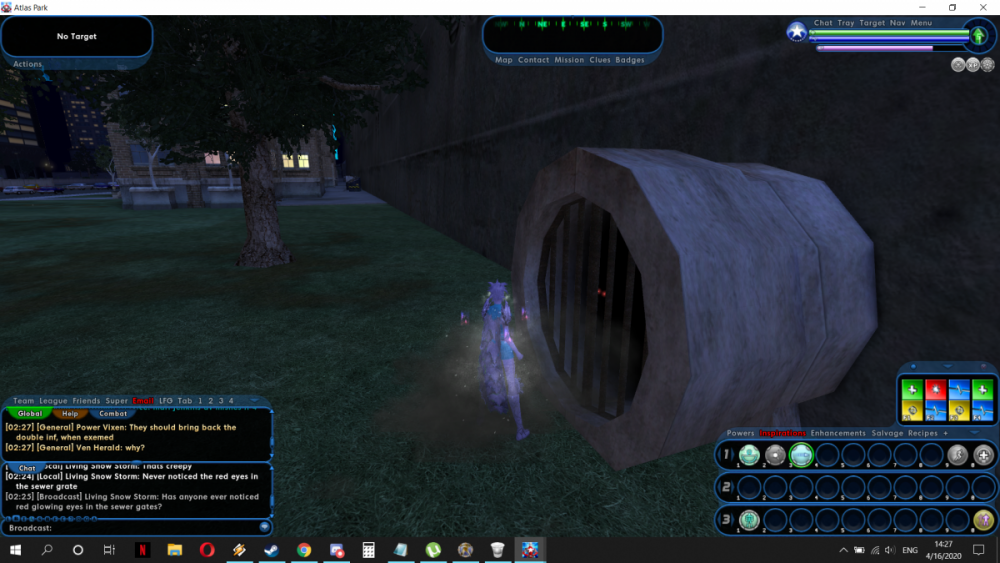Toggle the Tray window from status bar
This screenshot has width=1000, height=563.
(846, 23)
